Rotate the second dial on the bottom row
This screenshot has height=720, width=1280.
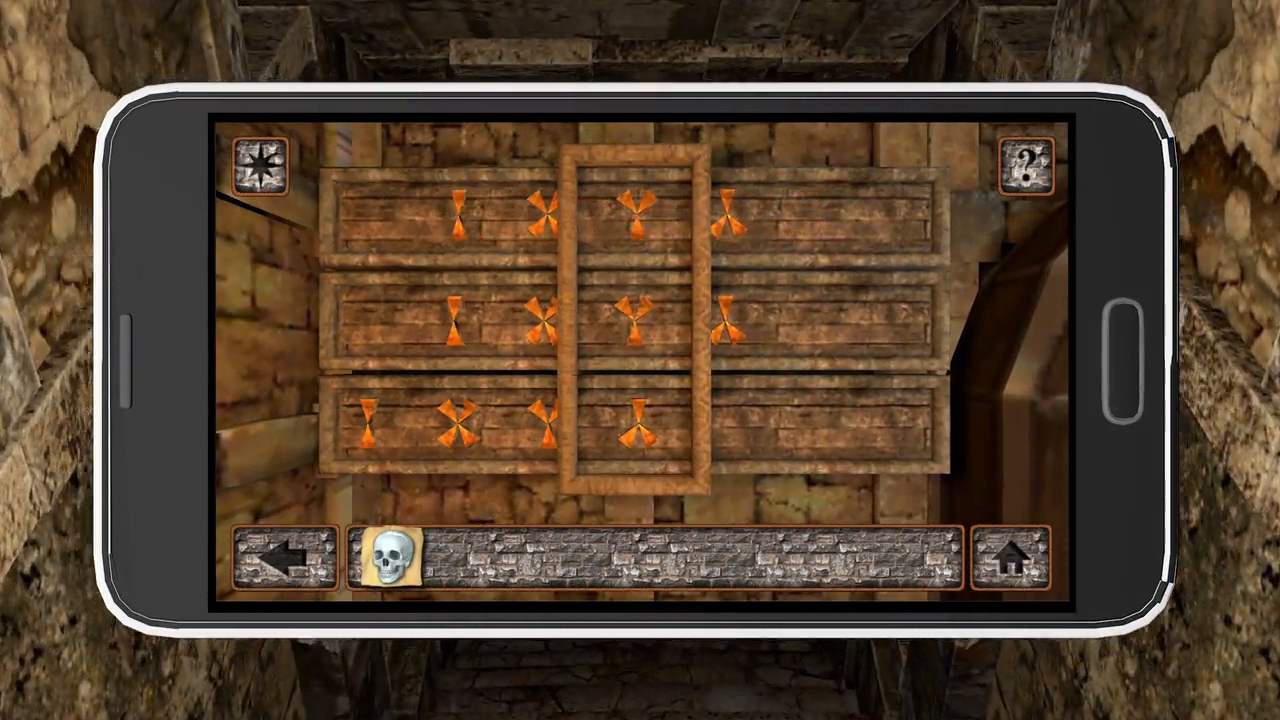click(458, 423)
